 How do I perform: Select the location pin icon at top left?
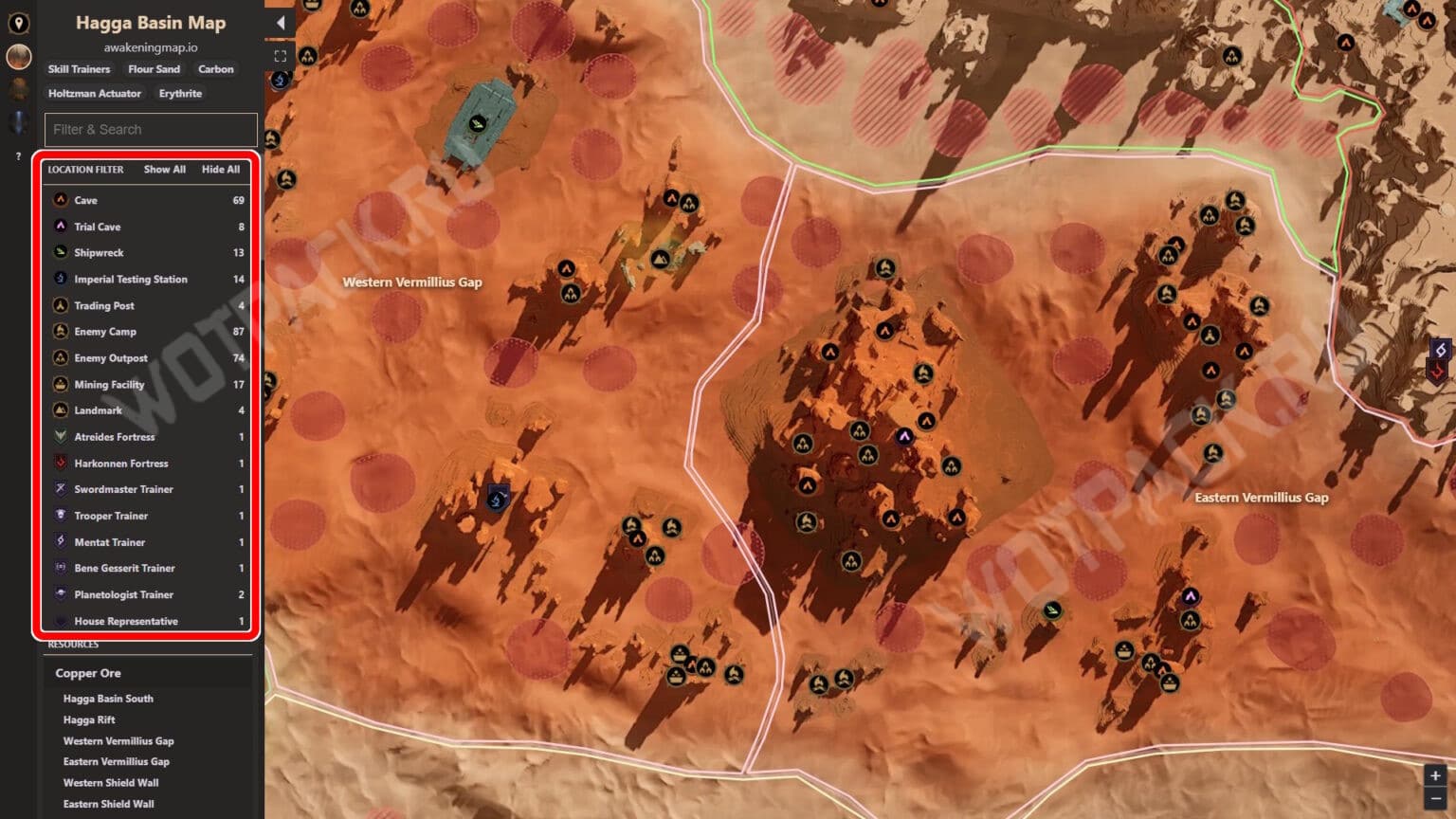[x=17, y=24]
